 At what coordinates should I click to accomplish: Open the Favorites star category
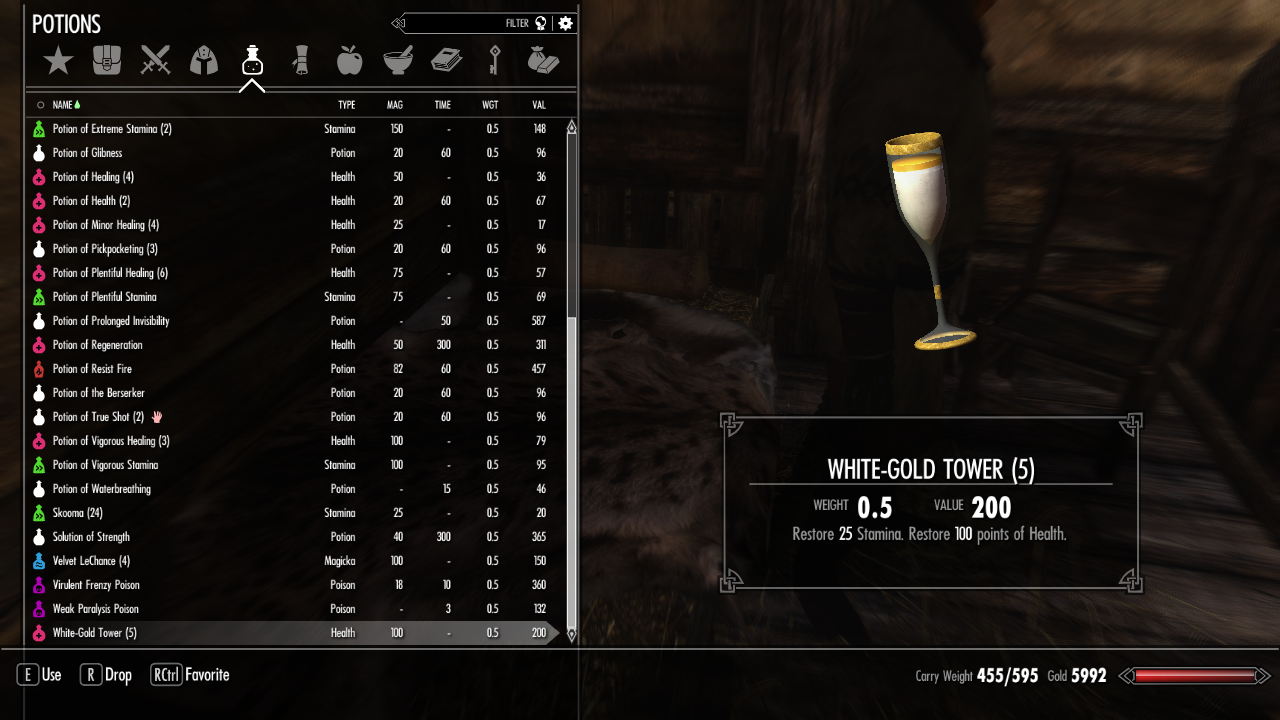click(58, 61)
